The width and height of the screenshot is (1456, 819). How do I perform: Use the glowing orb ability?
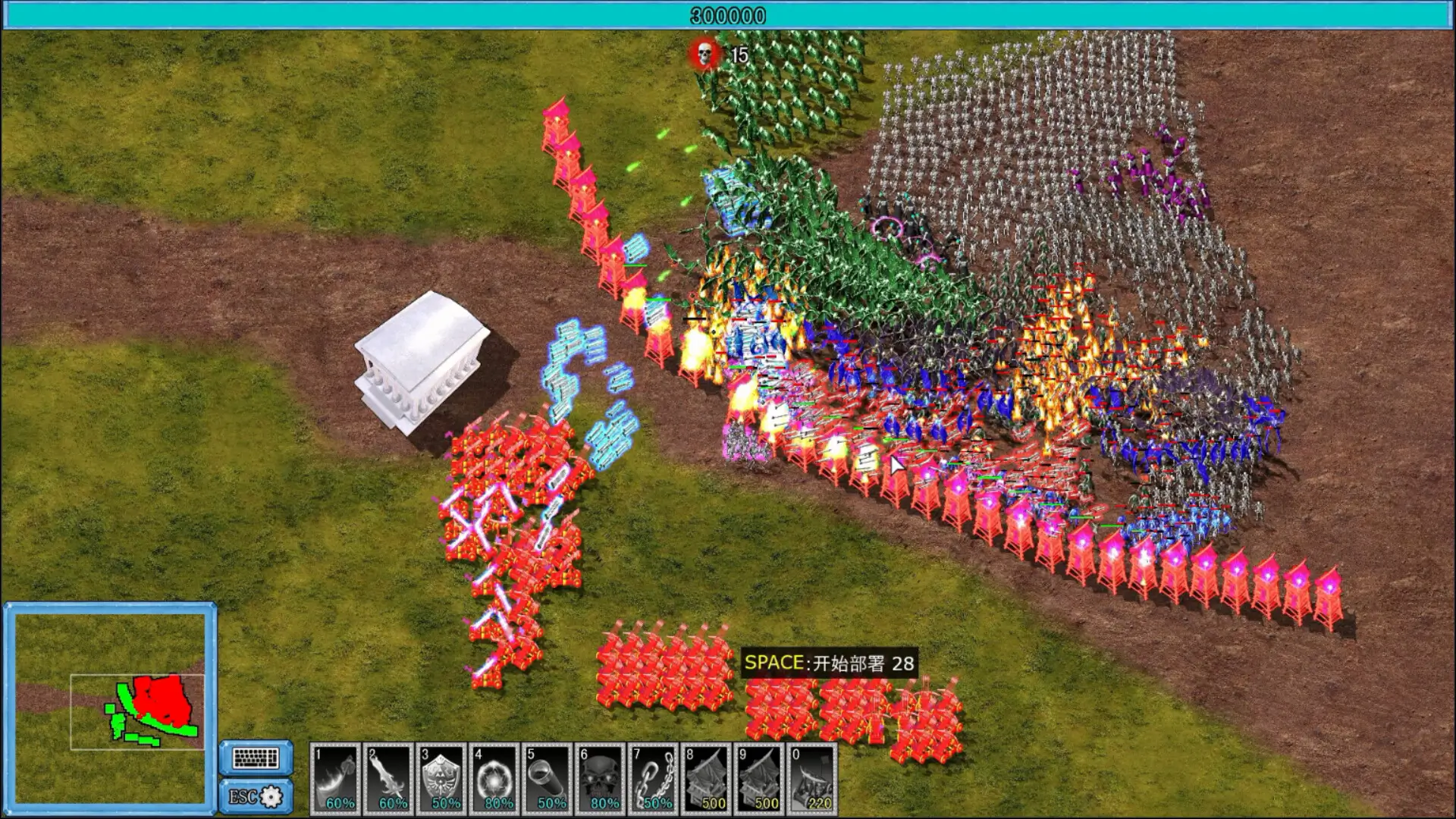(x=494, y=779)
